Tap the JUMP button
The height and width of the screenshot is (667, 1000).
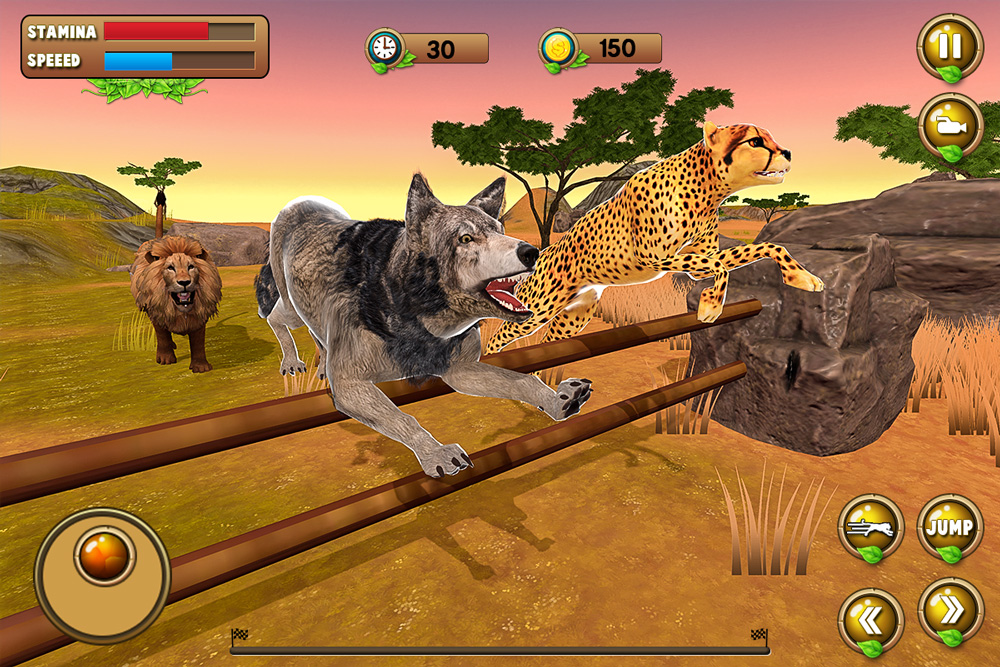[950, 527]
